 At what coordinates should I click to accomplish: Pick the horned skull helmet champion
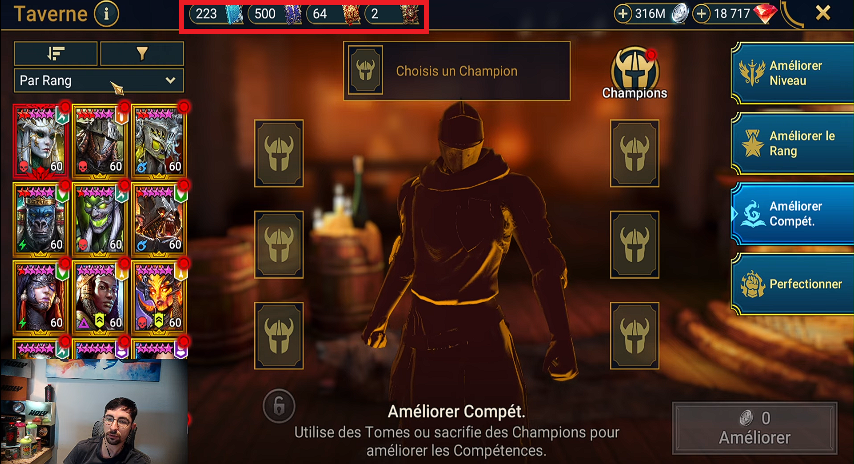160,138
